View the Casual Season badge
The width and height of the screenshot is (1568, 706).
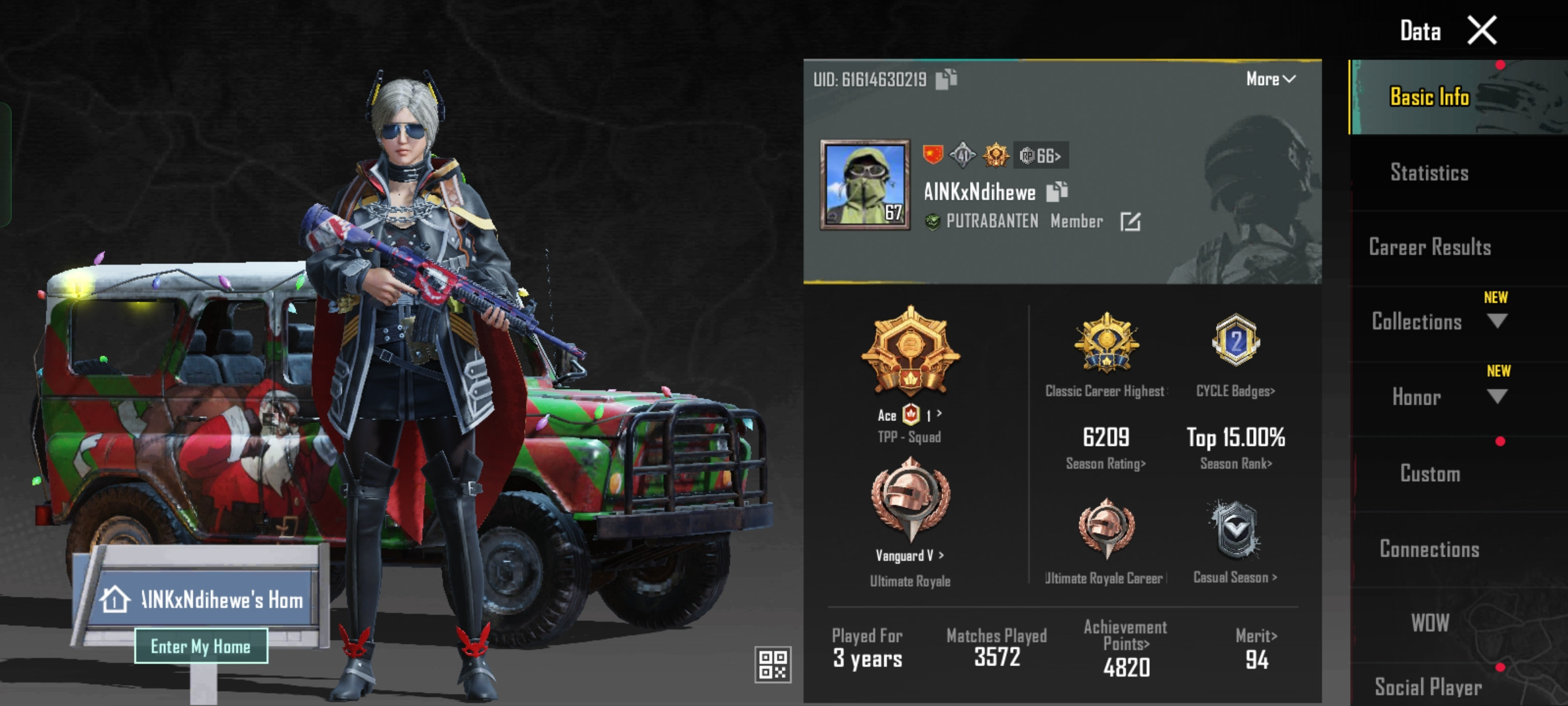(x=1235, y=531)
